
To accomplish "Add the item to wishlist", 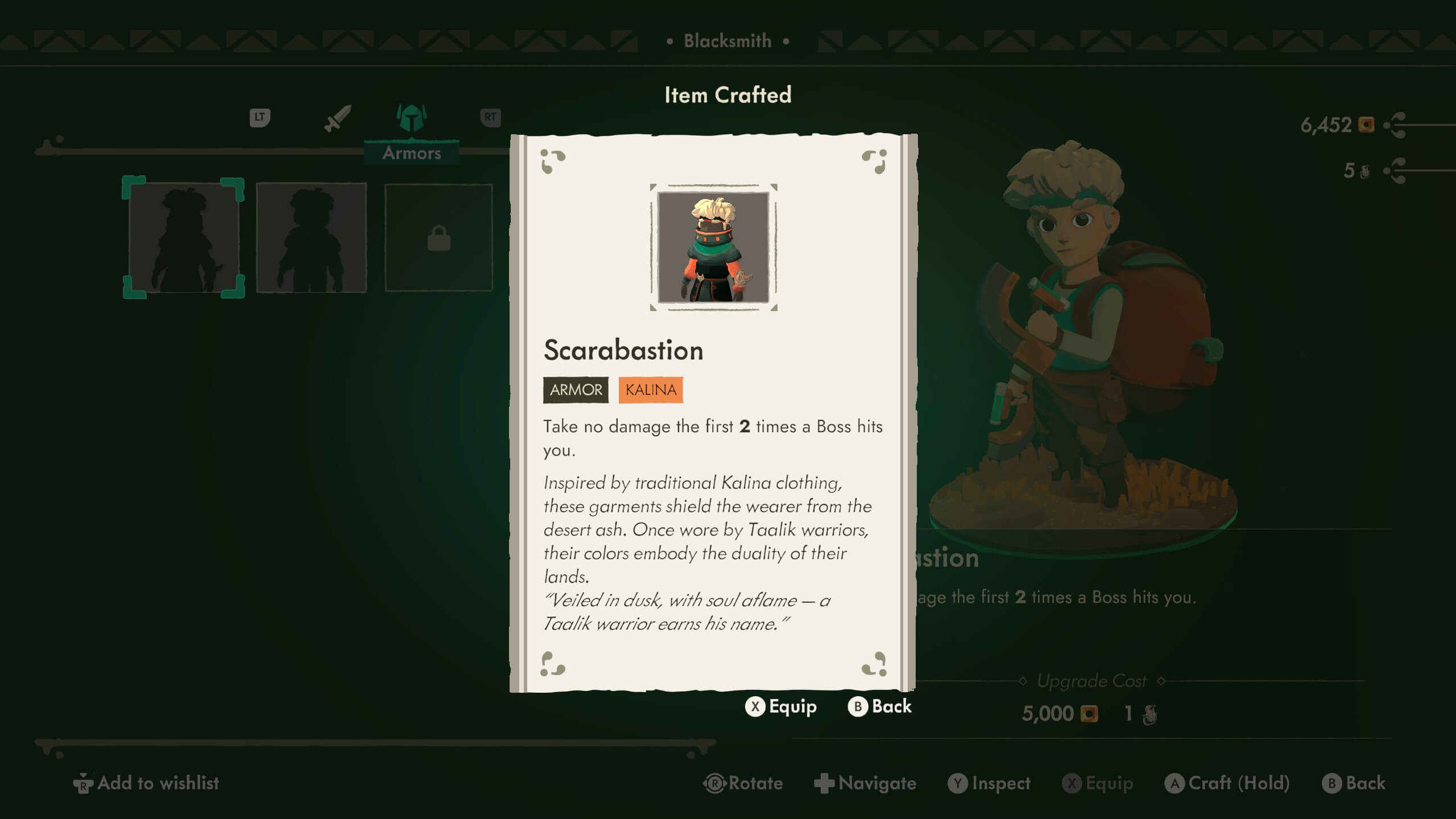I will coord(146,783).
